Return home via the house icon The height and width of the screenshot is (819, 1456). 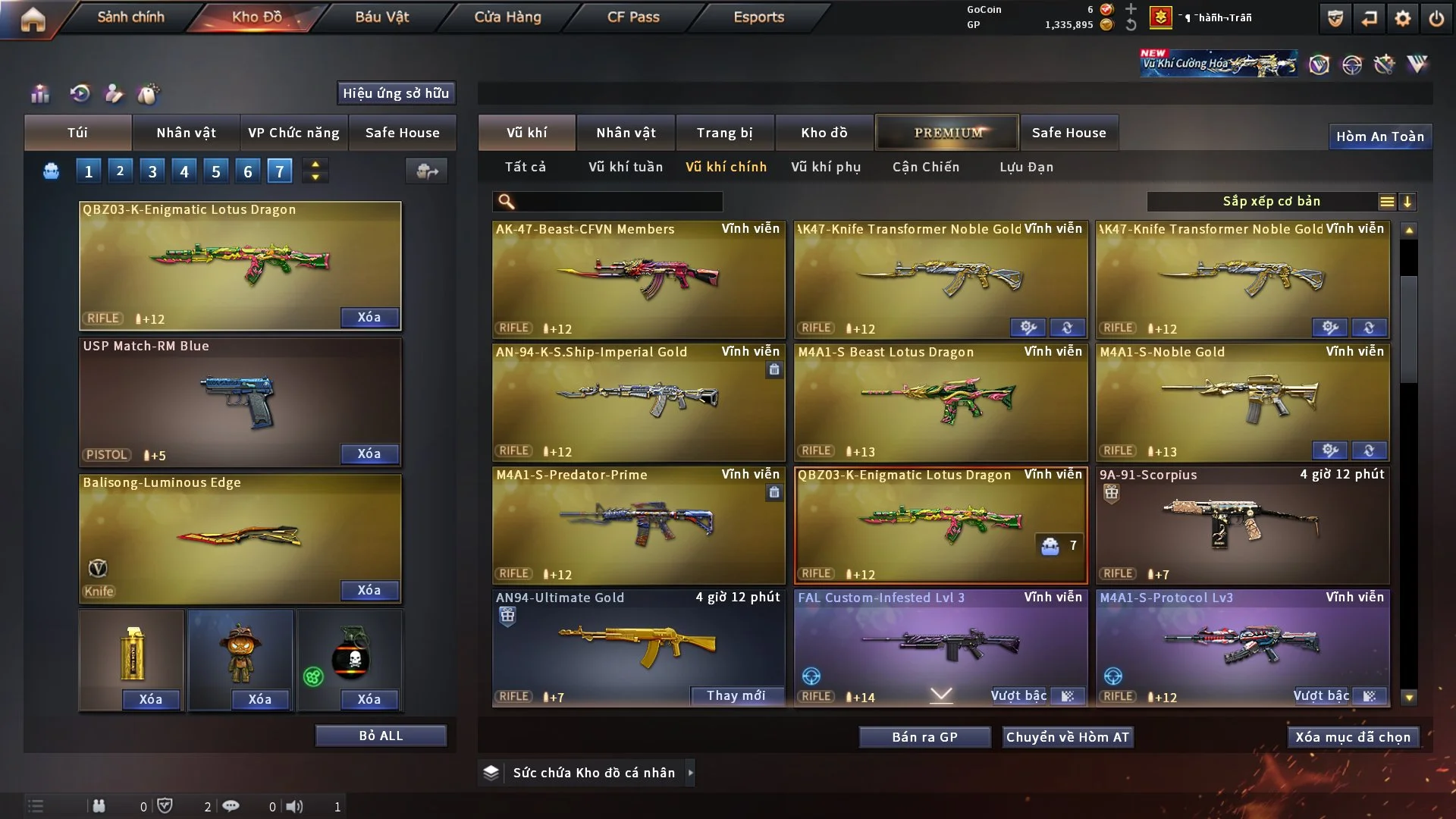pyautogui.click(x=33, y=19)
